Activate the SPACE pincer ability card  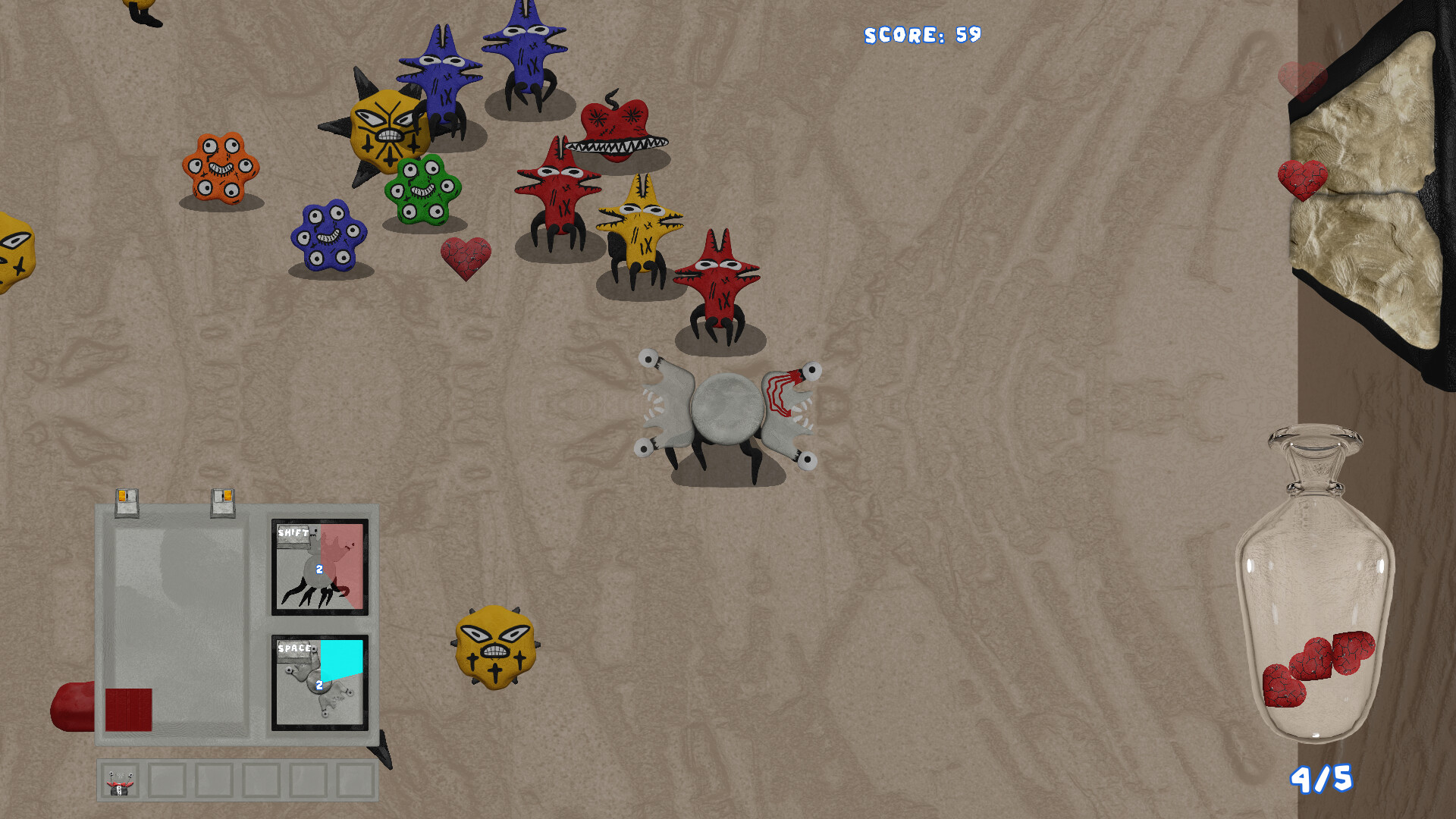318,682
